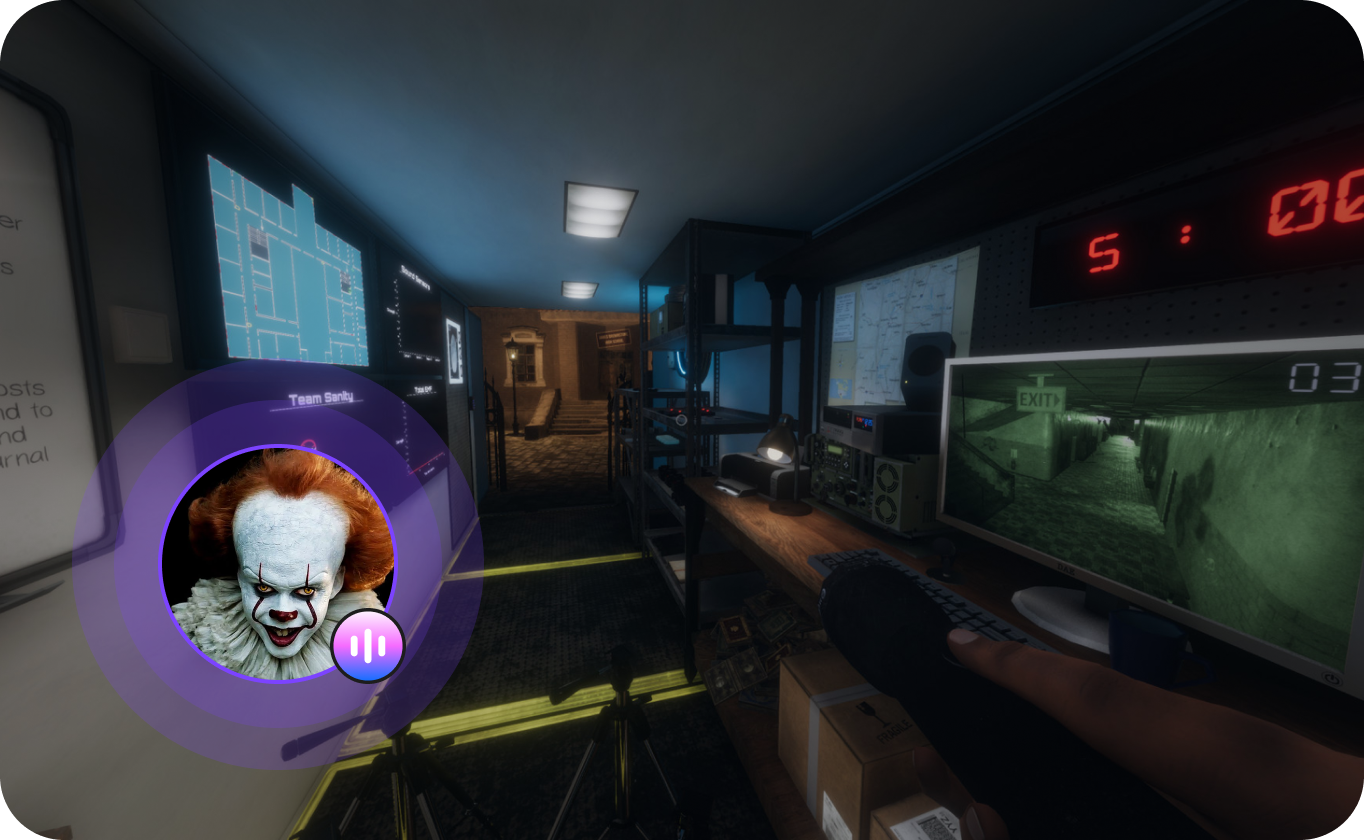This screenshot has width=1364, height=840.
Task: Click the sound wave voice badge
Action: pos(368,645)
